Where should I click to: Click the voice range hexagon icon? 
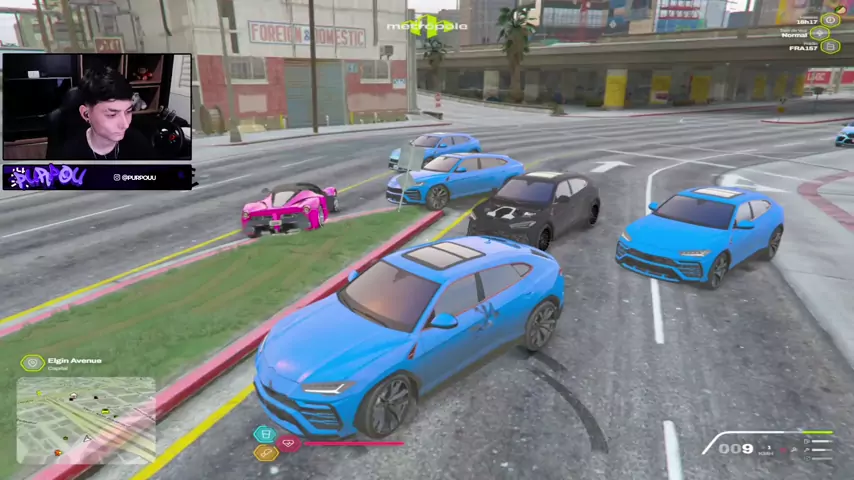coord(820,33)
